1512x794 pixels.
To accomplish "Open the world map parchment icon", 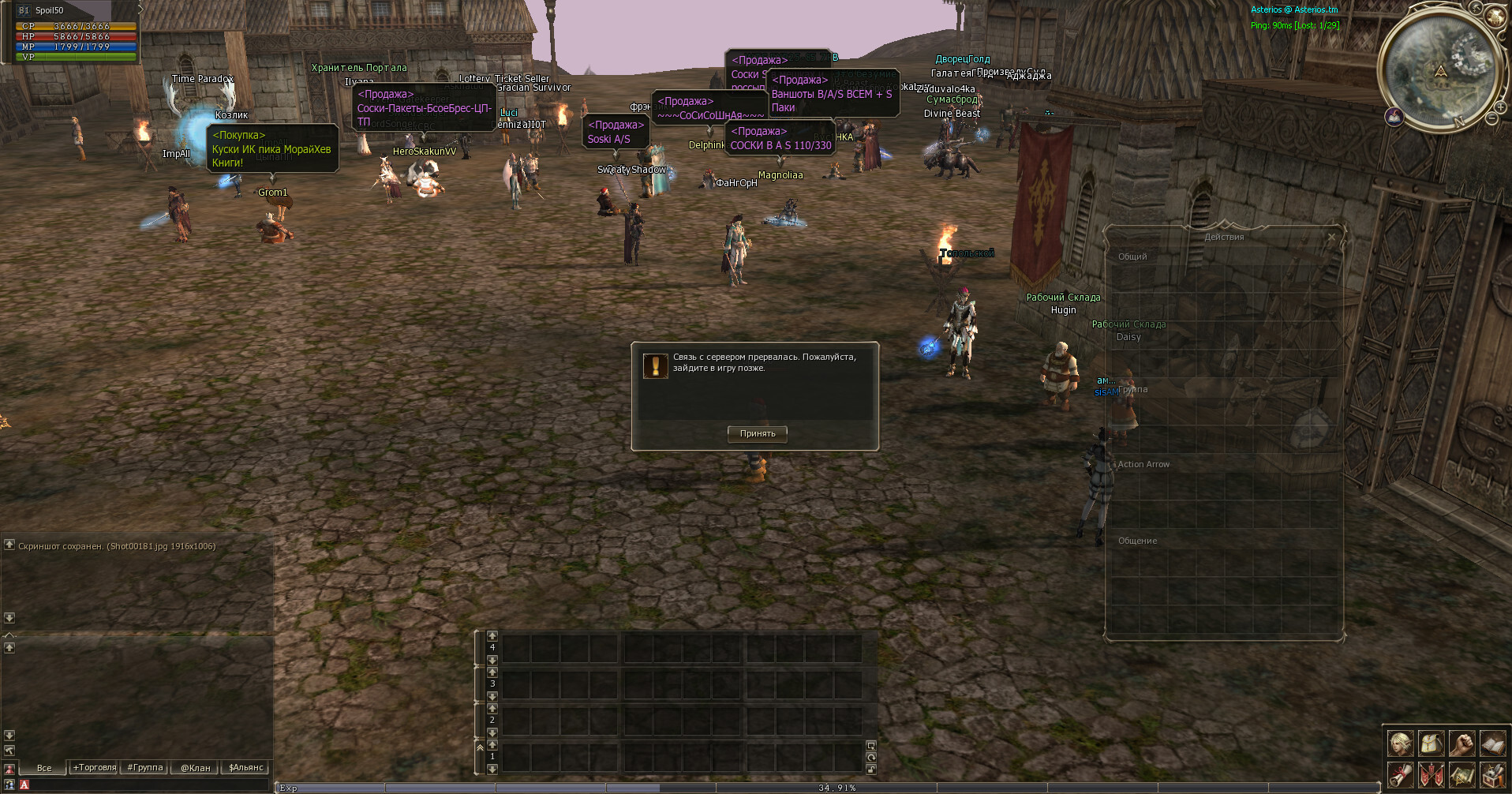I will (1461, 774).
